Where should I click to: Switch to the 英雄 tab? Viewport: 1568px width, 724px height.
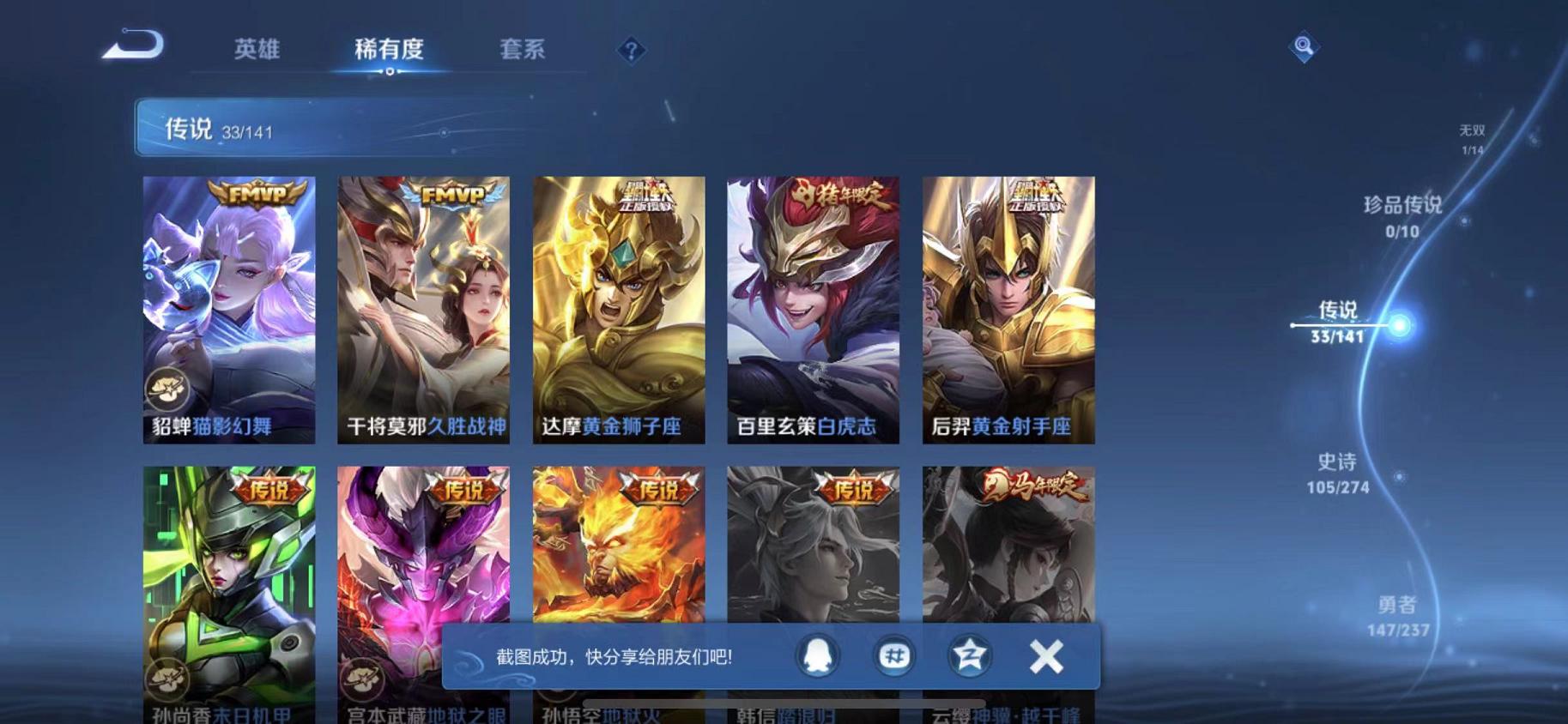255,50
